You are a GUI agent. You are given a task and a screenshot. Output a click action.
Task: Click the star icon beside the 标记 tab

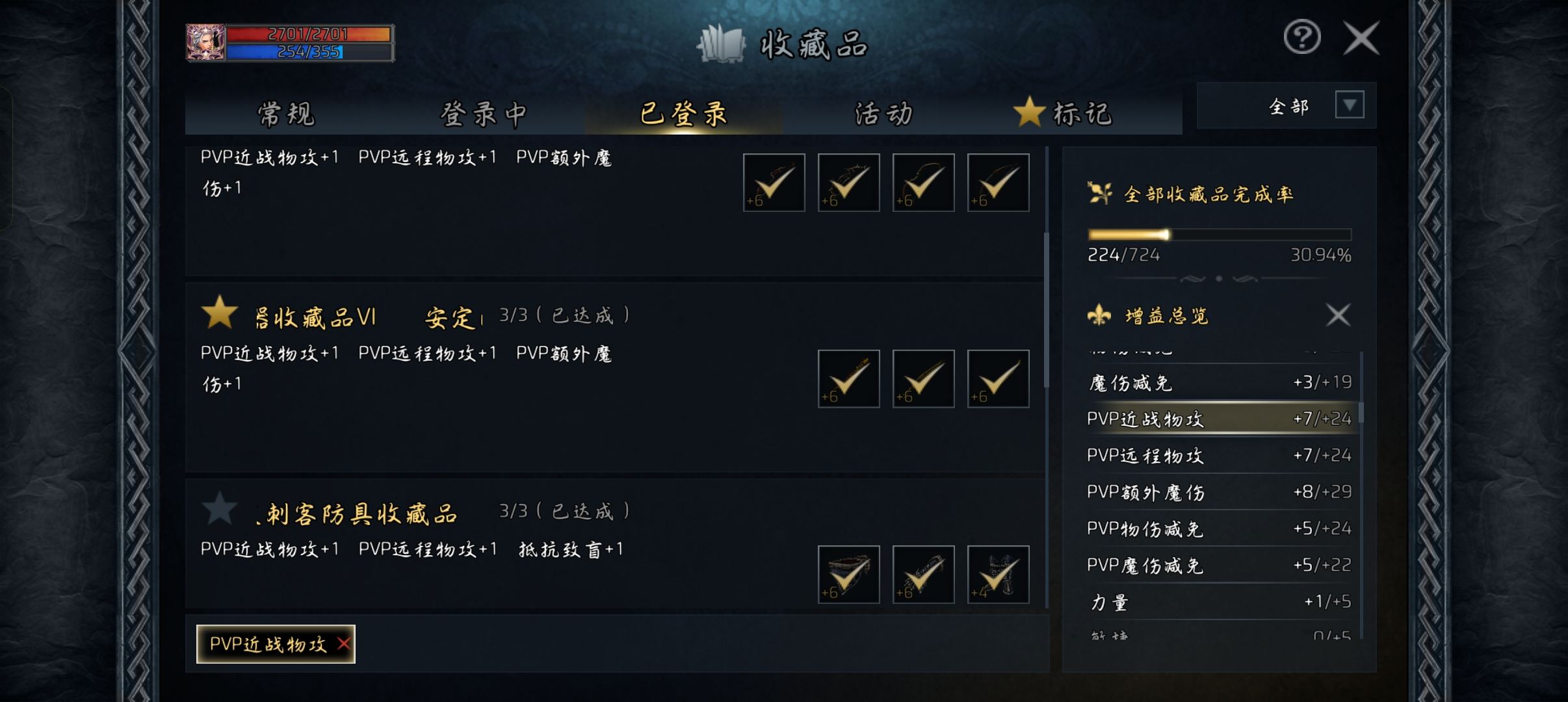[1029, 113]
